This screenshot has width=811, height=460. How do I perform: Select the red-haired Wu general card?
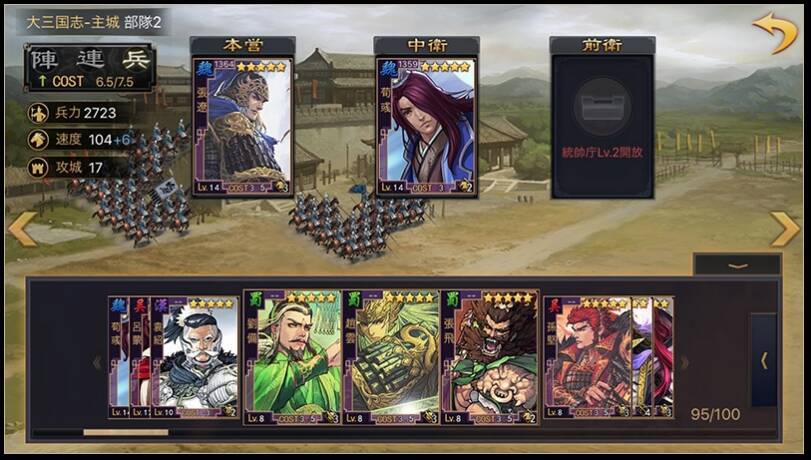click(x=590, y=358)
